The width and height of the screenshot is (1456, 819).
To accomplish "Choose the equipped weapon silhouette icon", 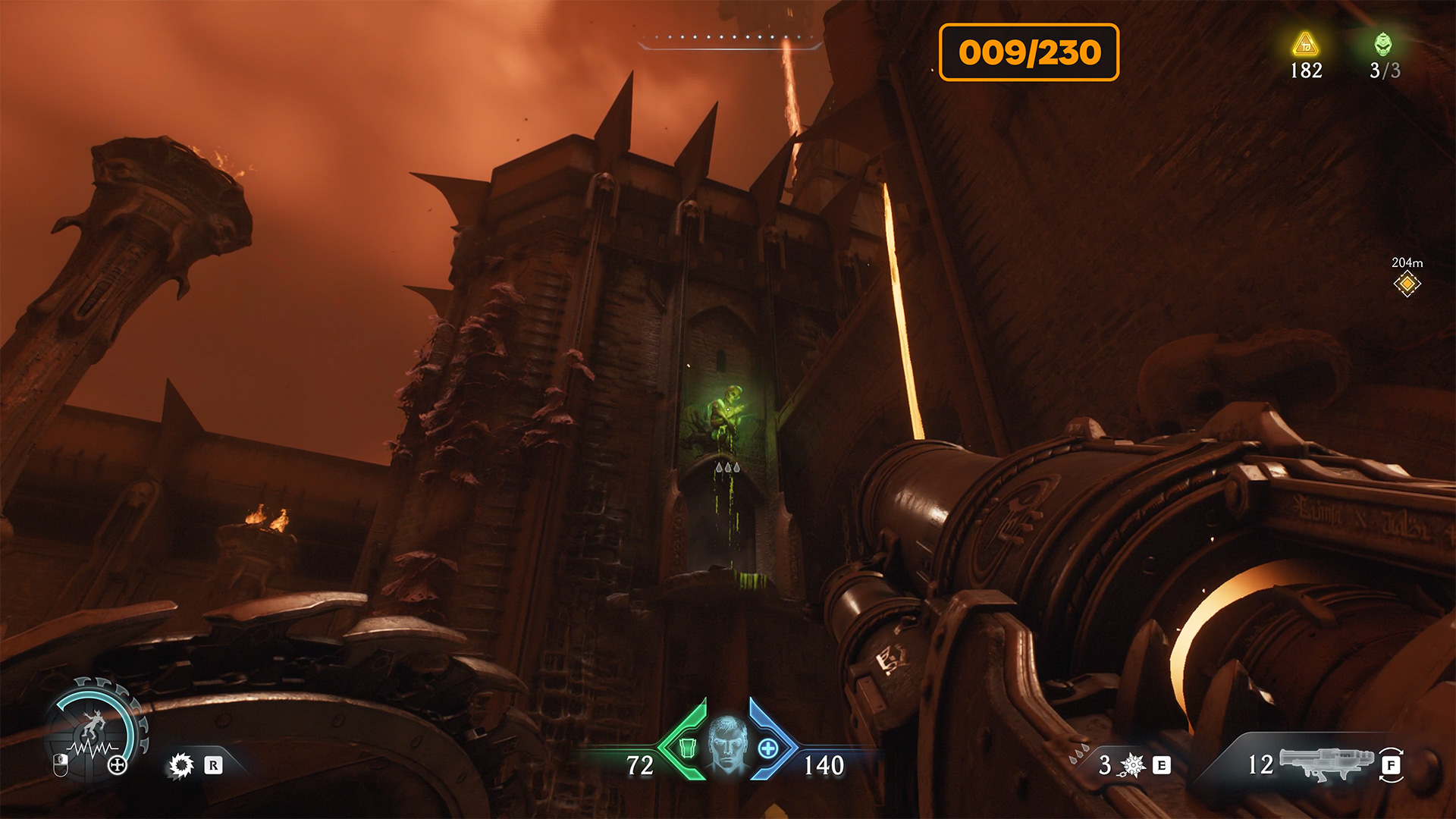I will click(1326, 762).
